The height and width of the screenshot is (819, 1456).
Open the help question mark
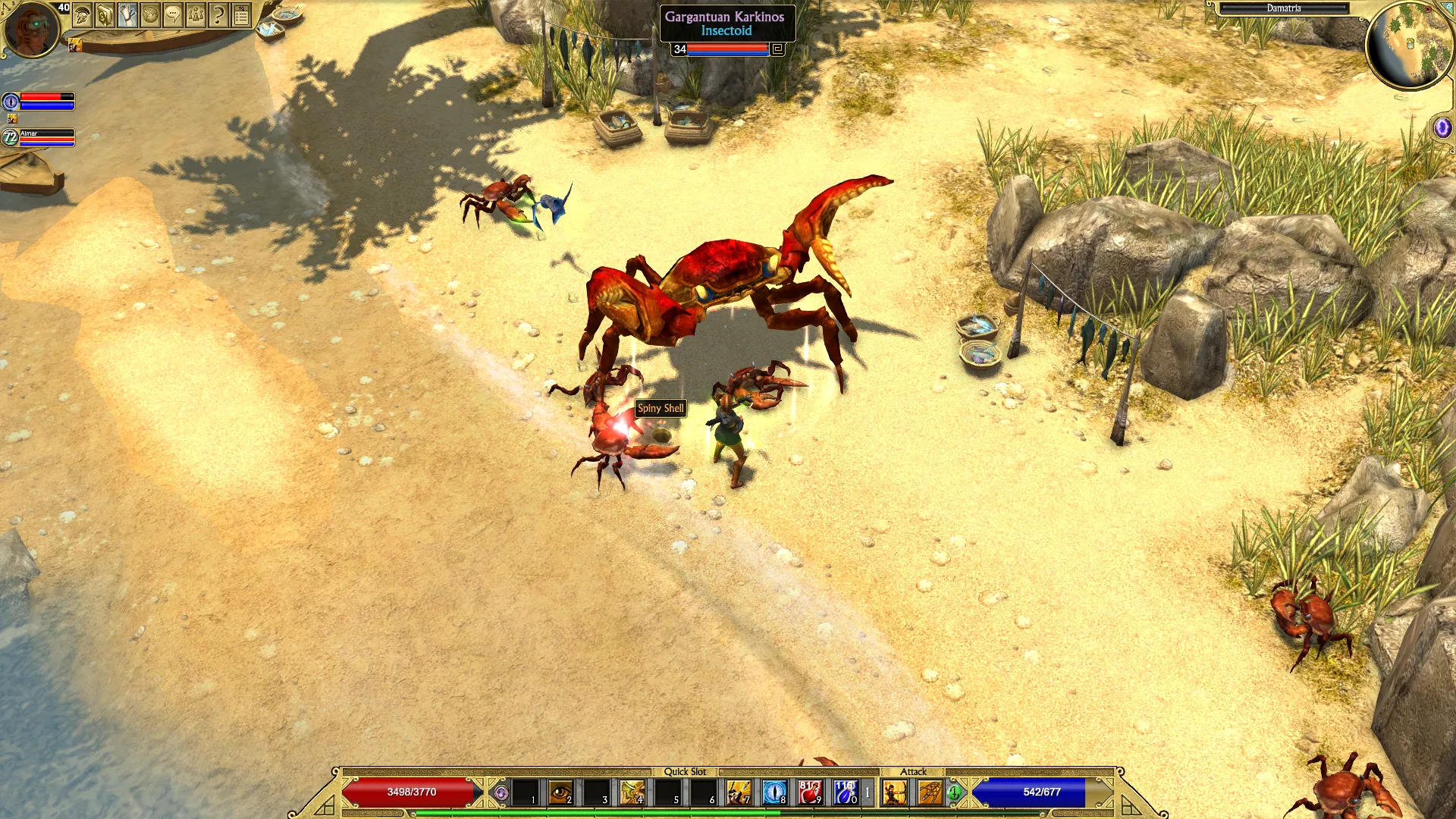218,15
